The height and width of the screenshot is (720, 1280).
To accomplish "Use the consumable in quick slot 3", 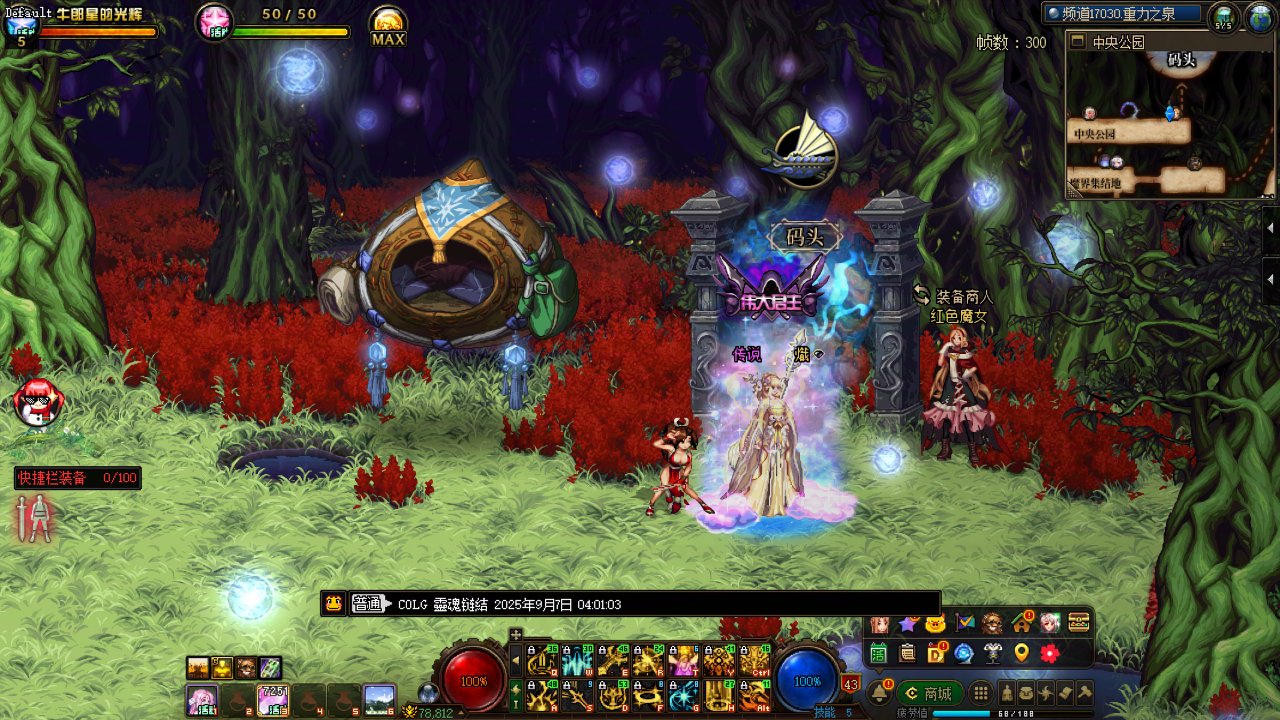I will [x=273, y=699].
